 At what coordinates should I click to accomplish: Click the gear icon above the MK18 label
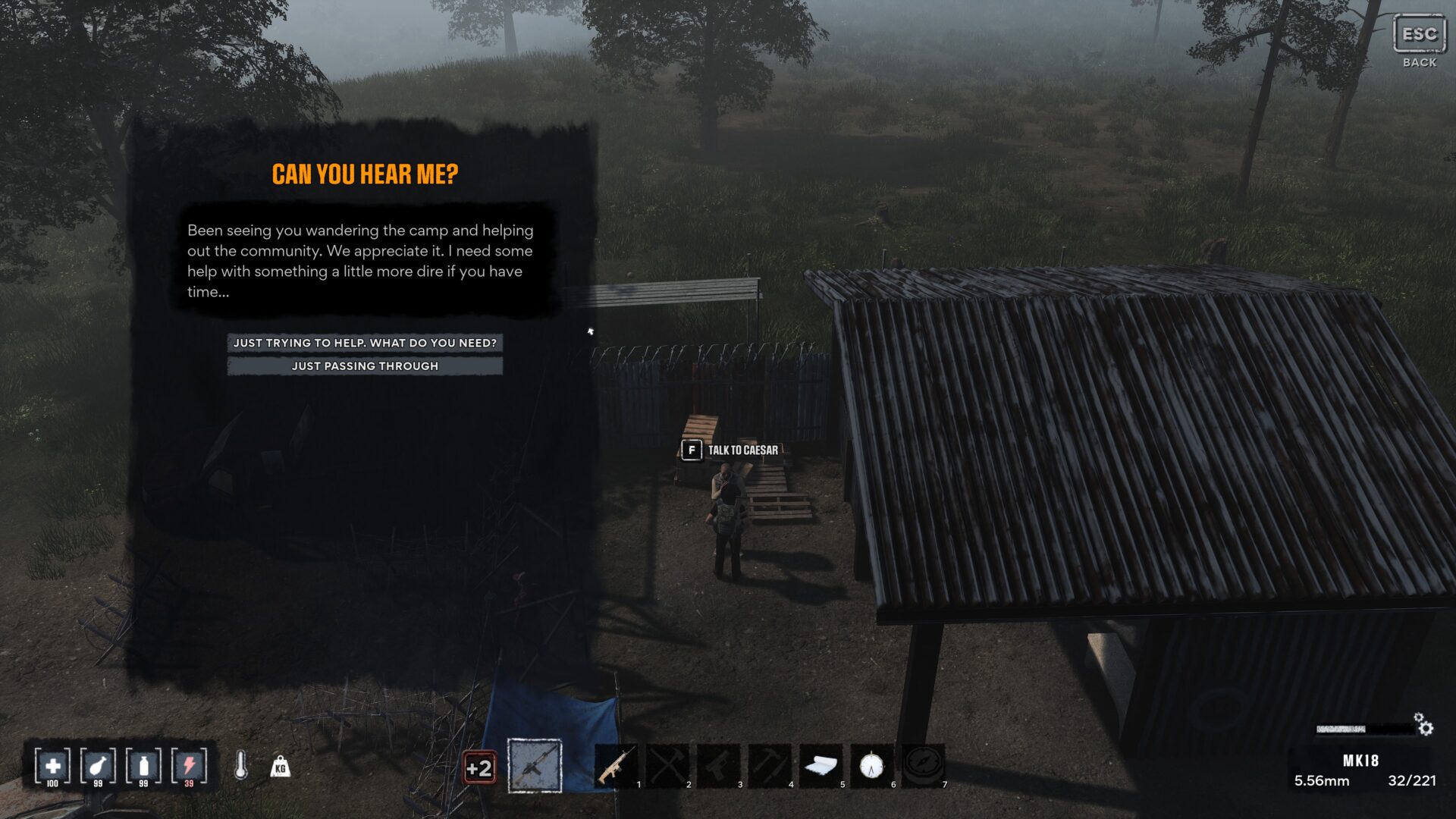pos(1424,725)
